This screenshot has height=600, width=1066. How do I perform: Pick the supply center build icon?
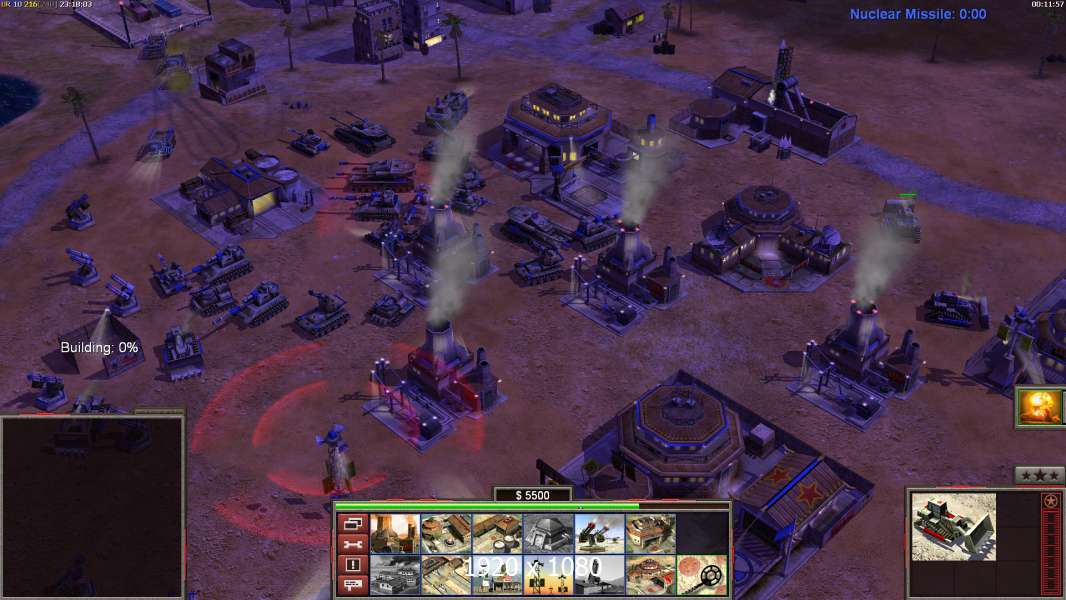click(497, 534)
